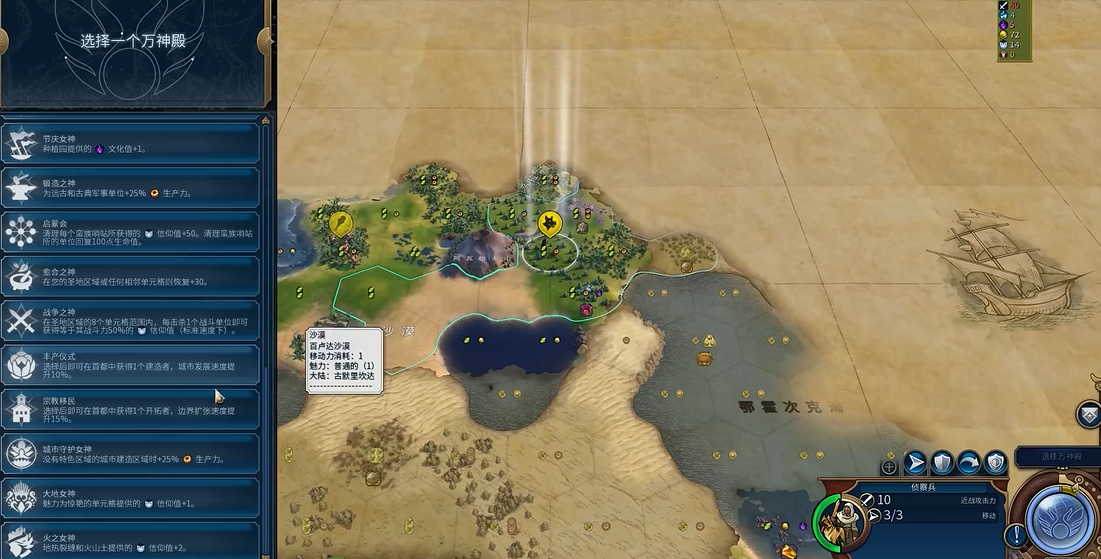The height and width of the screenshot is (559, 1101).
Task: Activate the fortify shield unit action
Action: (942, 462)
